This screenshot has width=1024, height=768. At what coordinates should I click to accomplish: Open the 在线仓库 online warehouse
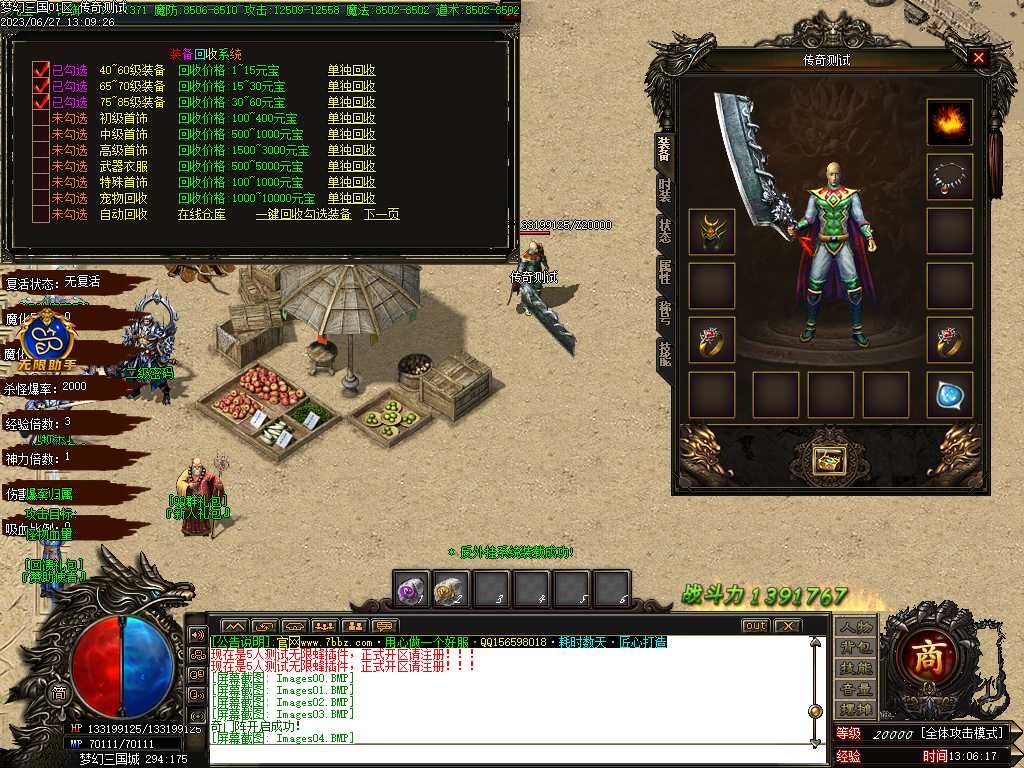202,214
